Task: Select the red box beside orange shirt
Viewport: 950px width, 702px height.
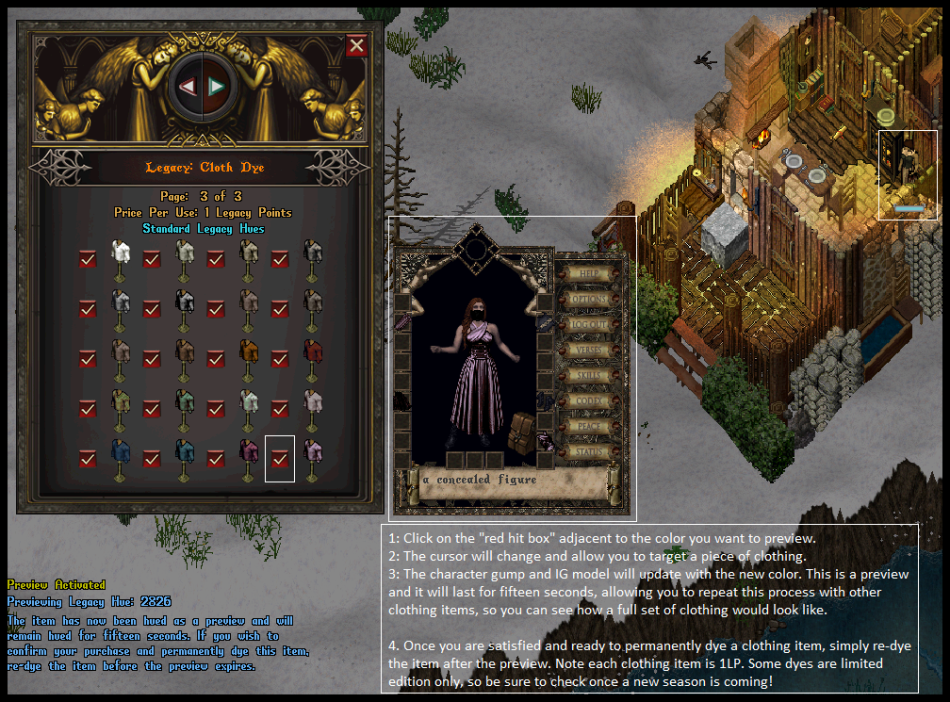Action: coord(216,359)
